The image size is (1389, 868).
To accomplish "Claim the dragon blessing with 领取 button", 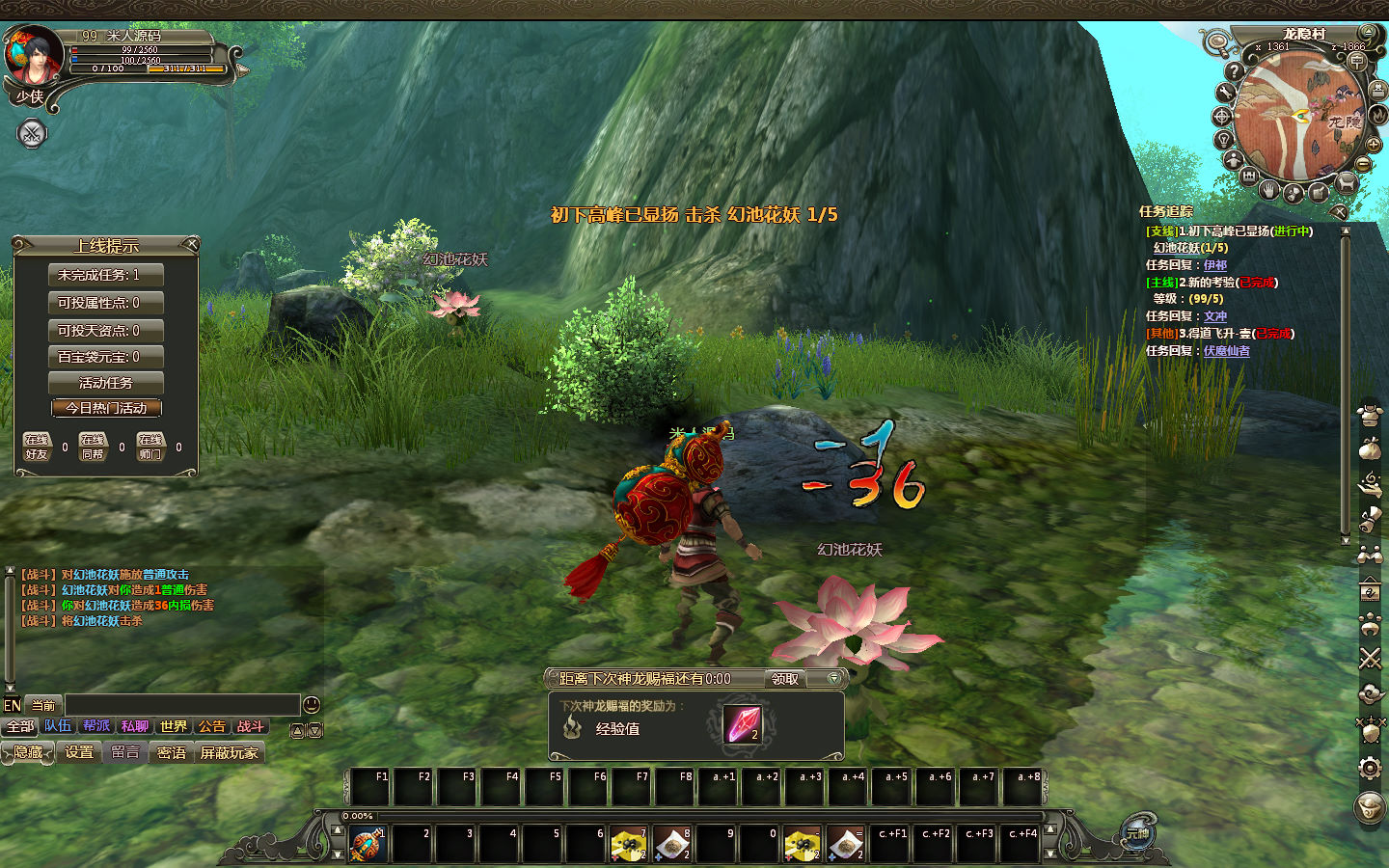I will 785,679.
